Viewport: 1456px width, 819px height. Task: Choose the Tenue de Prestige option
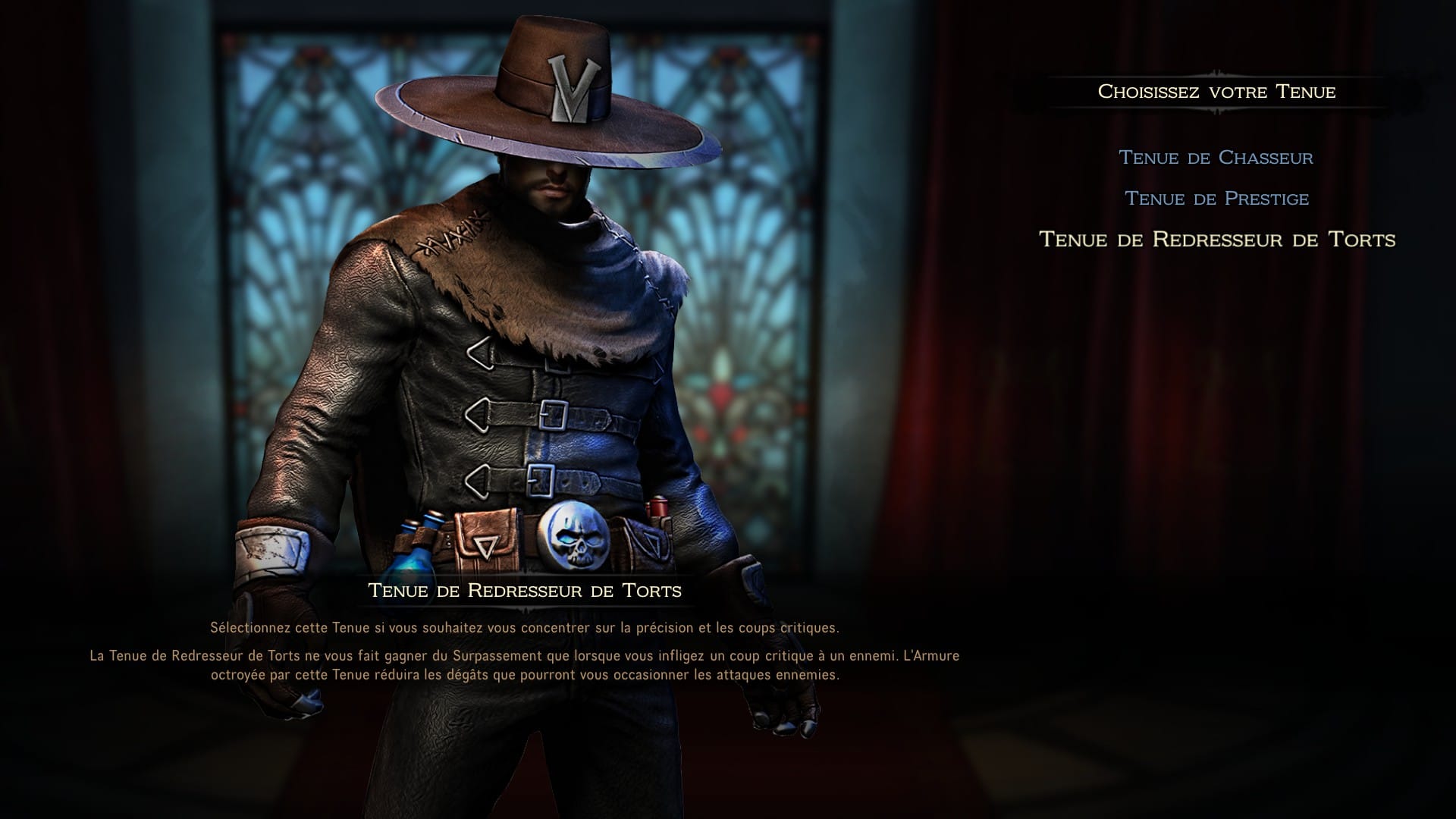tap(1216, 199)
